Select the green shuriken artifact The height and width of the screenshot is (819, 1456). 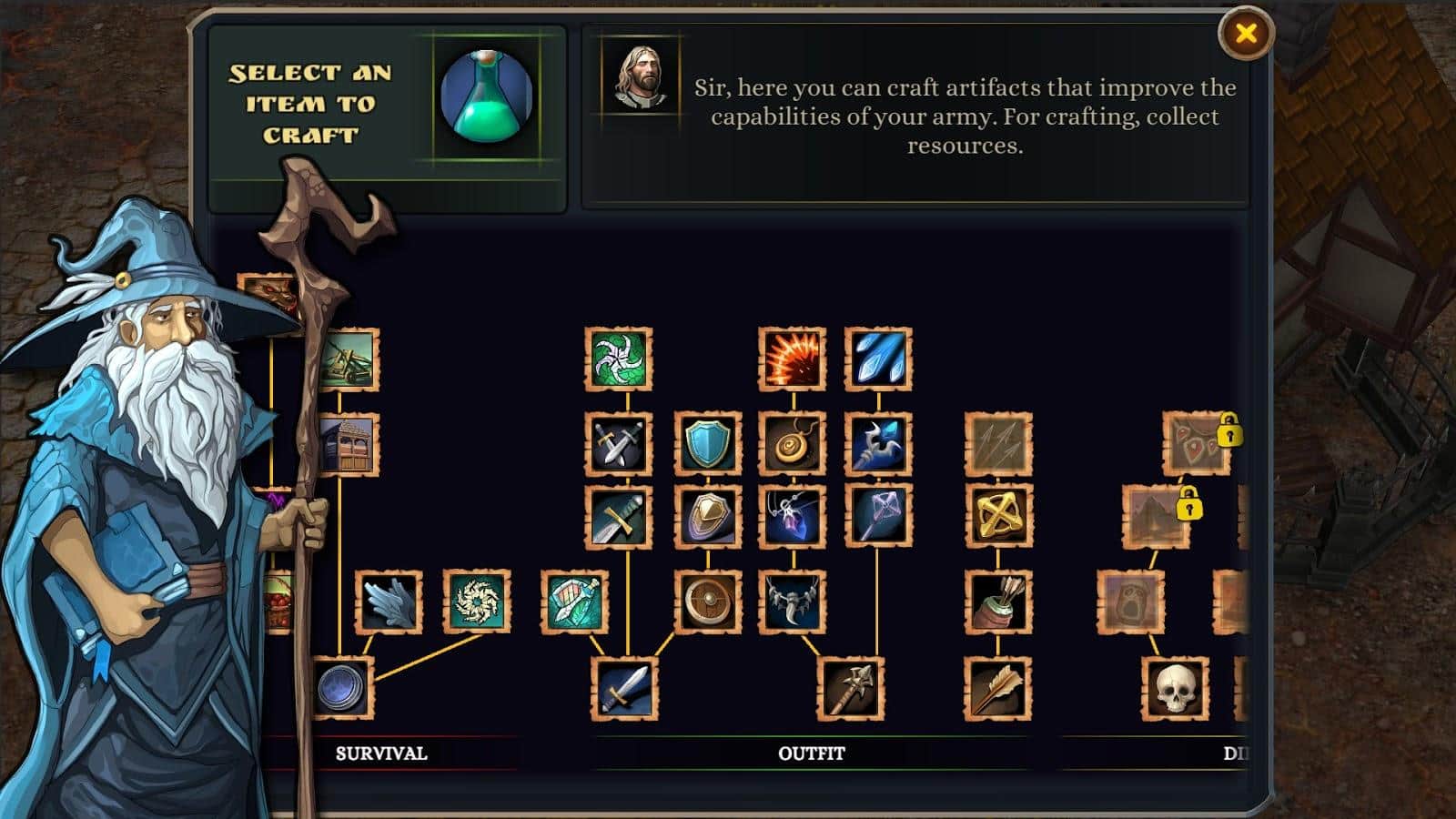point(618,359)
